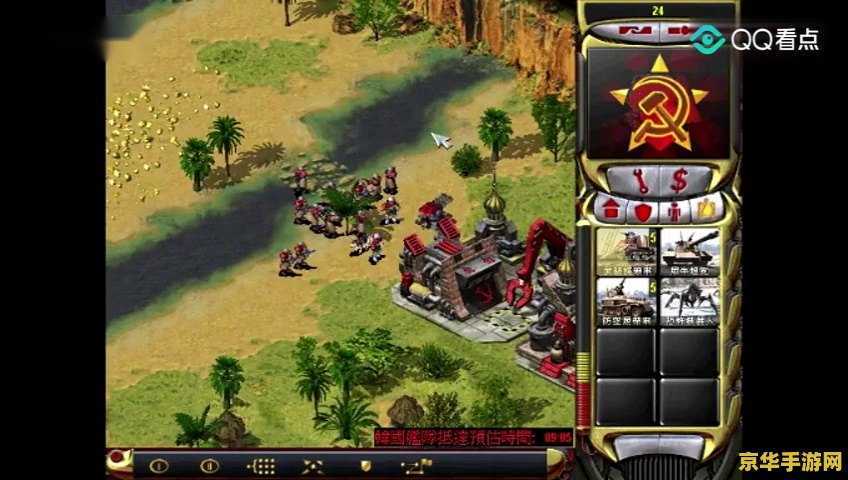Screen dimensions: 848x480
Task: Open the shield defenses build tab
Action: (x=643, y=211)
